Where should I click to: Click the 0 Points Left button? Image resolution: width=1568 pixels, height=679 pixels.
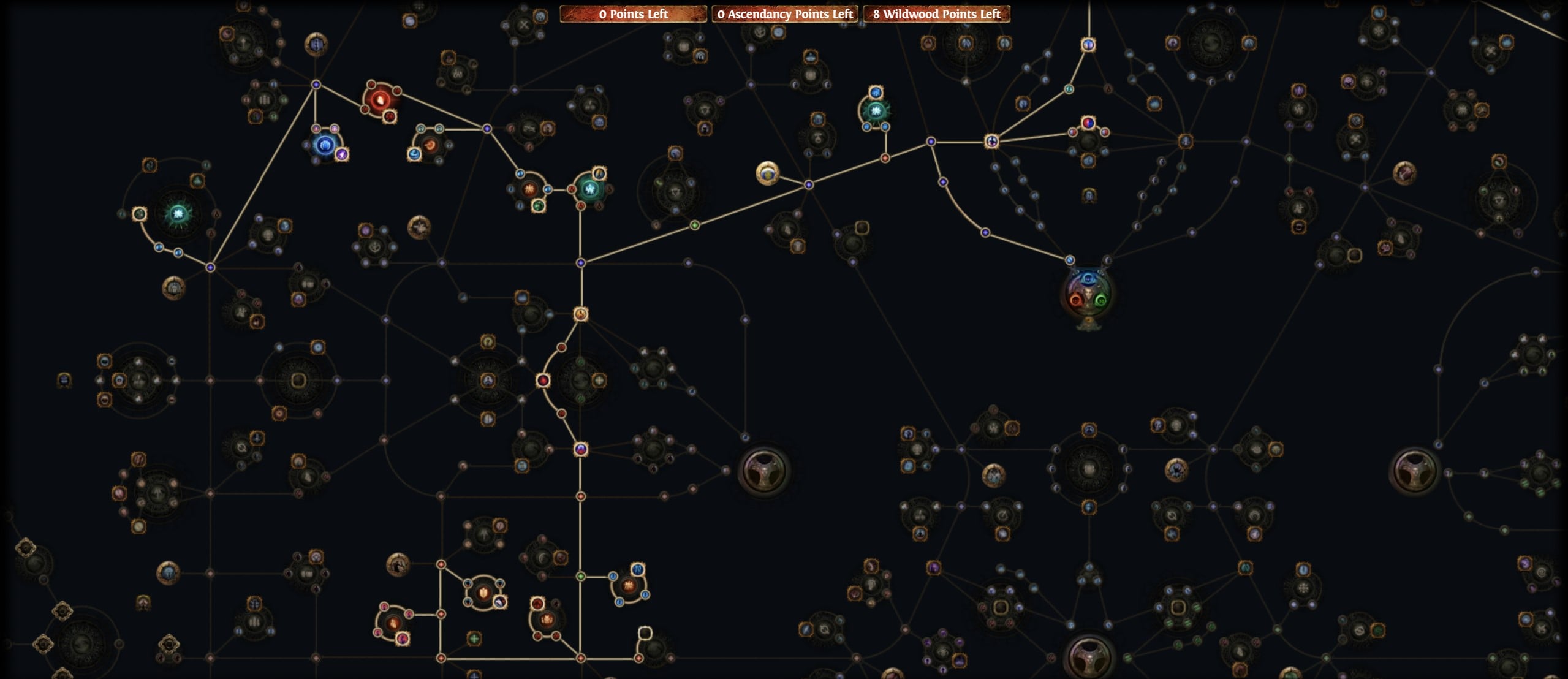click(632, 13)
